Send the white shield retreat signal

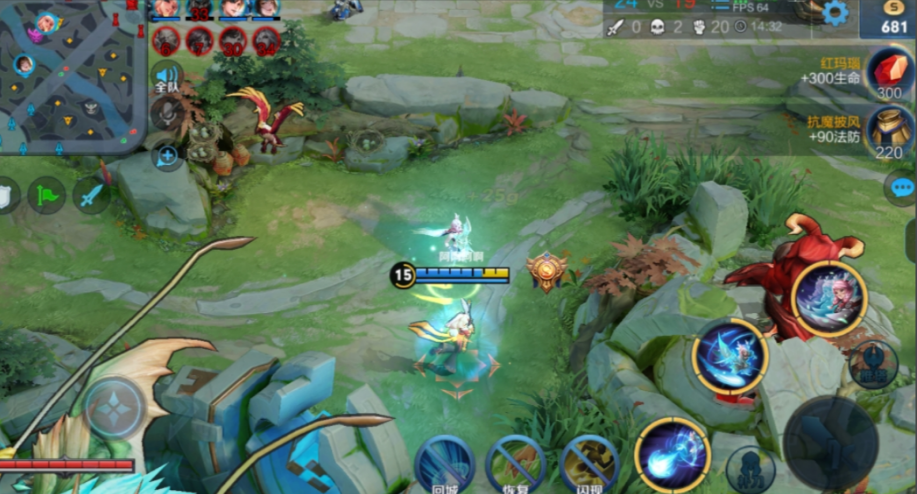point(6,194)
